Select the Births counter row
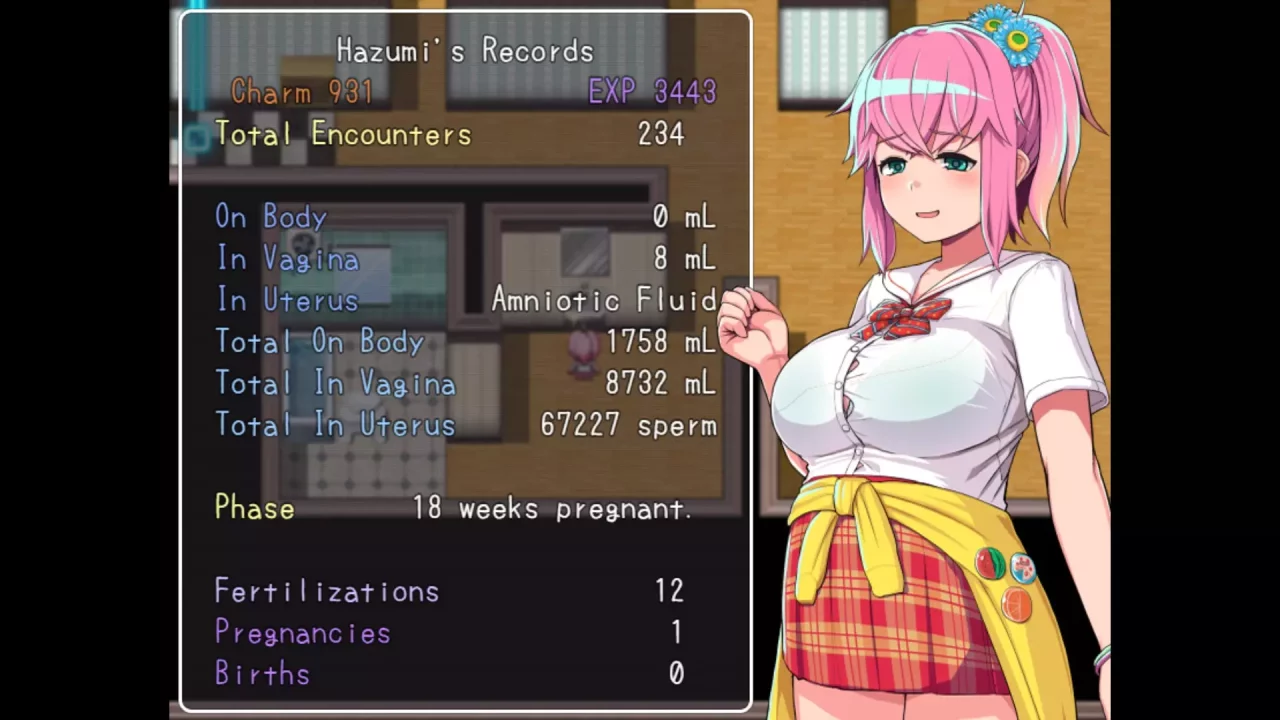This screenshot has height=720, width=1280. click(x=261, y=673)
